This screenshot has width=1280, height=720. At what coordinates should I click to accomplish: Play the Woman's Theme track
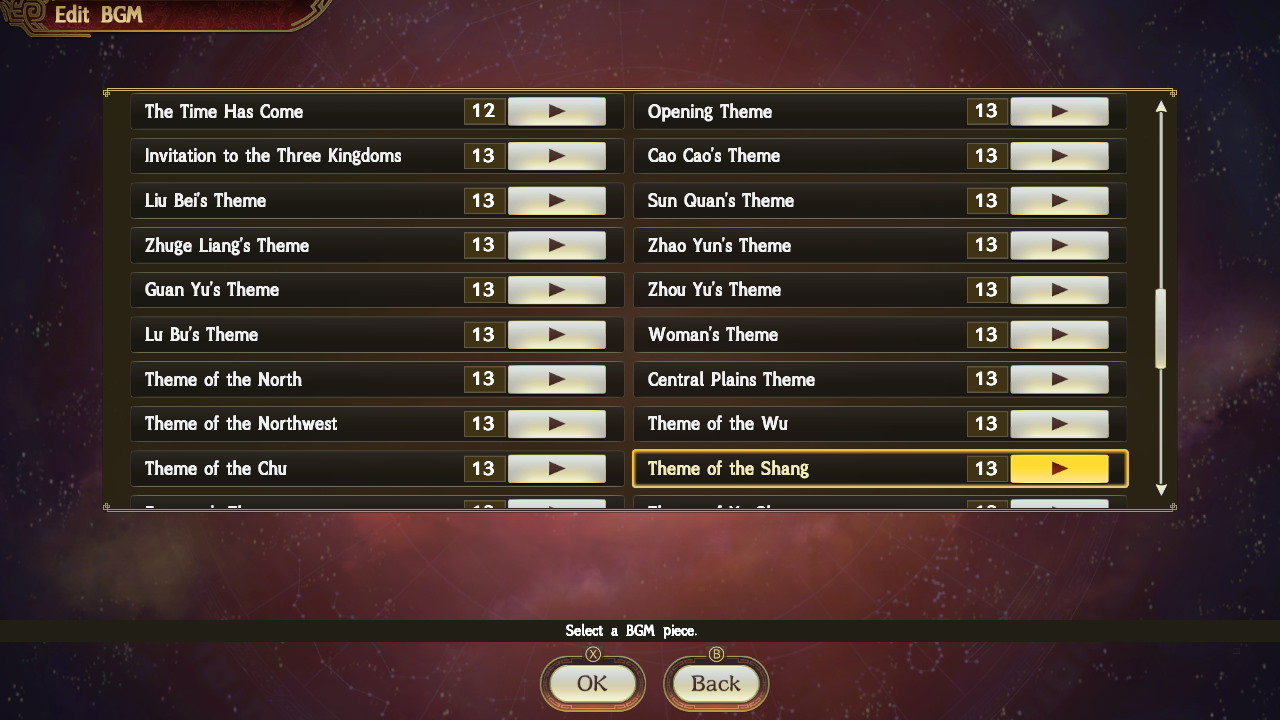1060,334
